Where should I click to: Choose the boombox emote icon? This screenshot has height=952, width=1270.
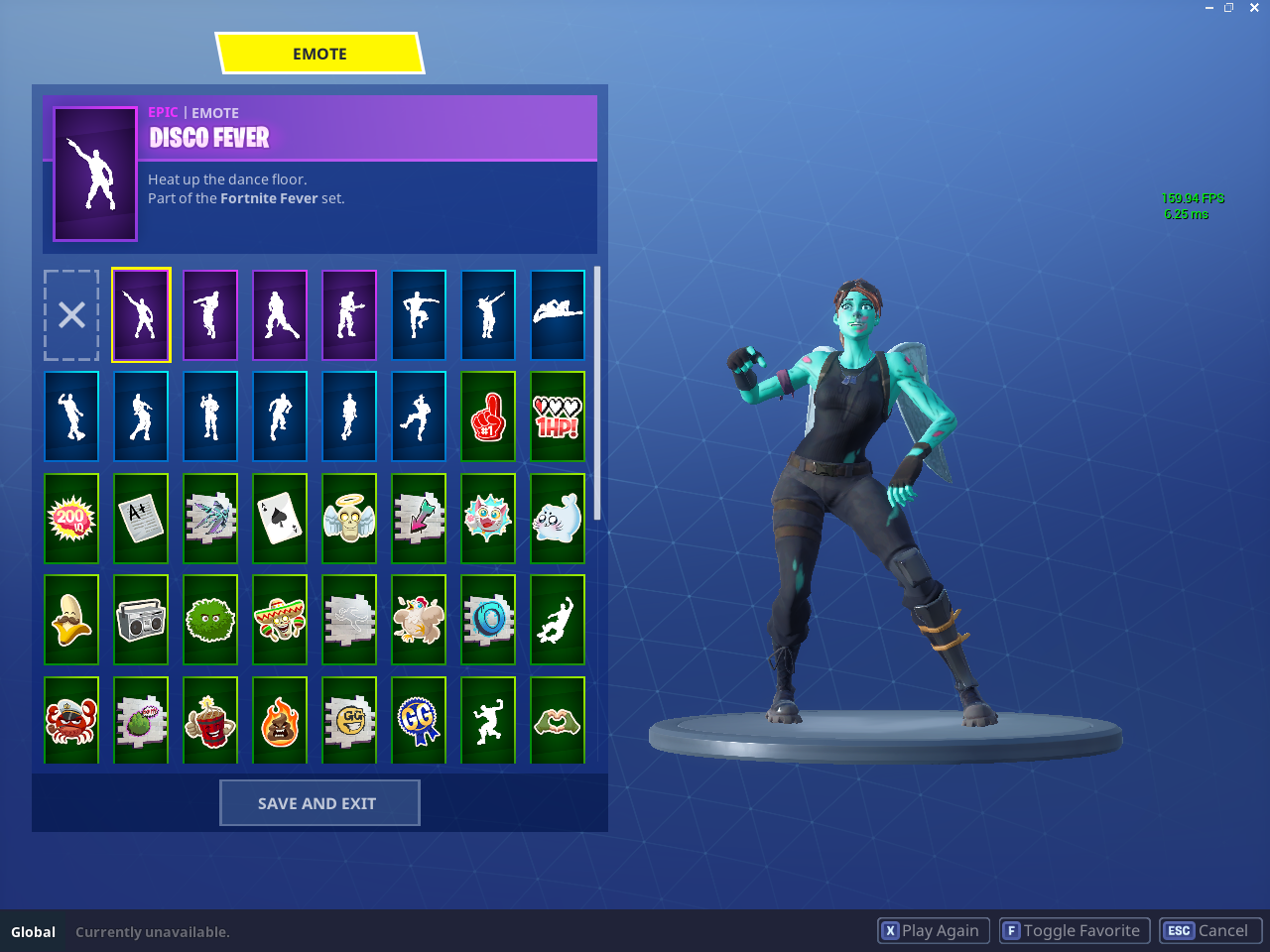coord(141,619)
